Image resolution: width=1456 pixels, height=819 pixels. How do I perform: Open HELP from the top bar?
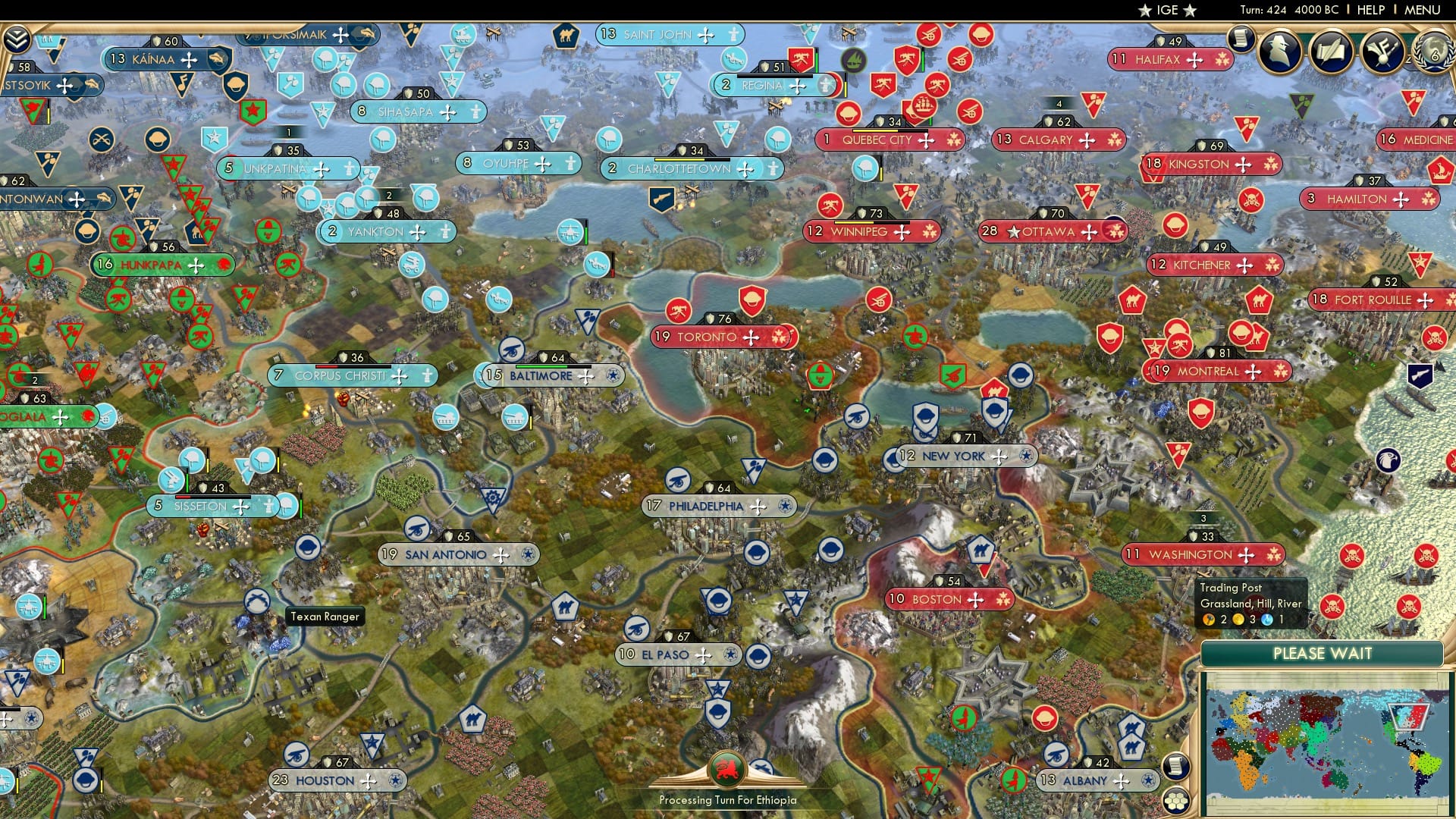1365,11
